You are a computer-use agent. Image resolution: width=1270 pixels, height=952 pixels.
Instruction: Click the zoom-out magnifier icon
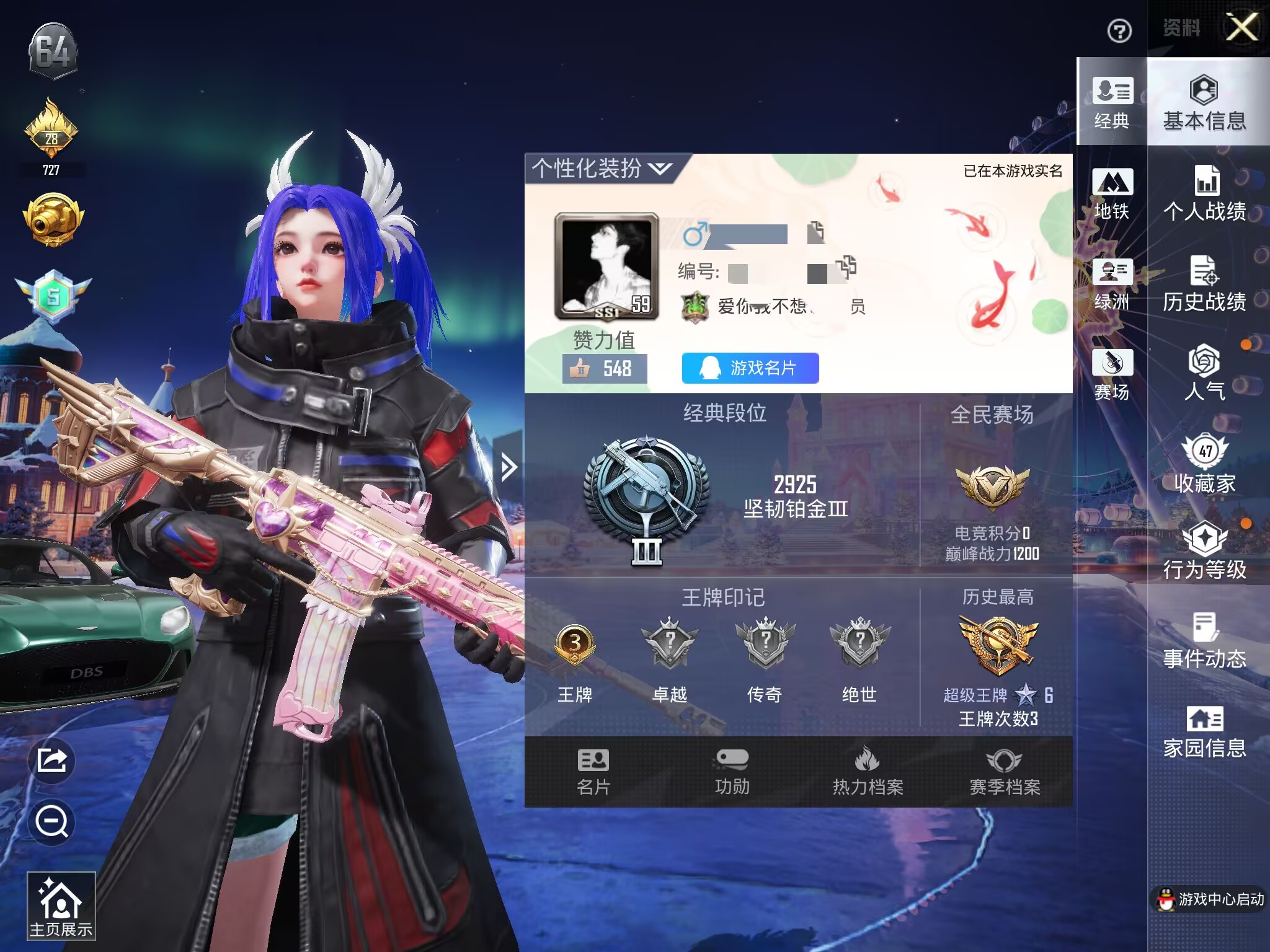(52, 822)
